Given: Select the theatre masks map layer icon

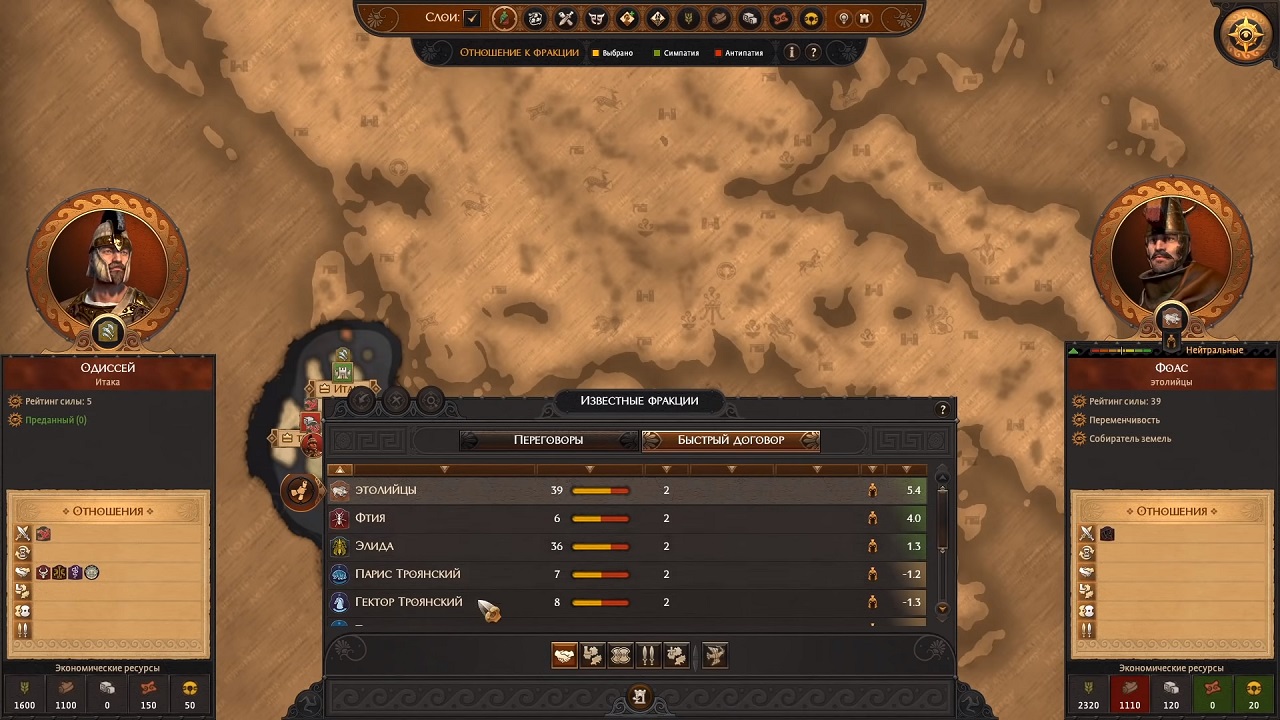Looking at the screenshot, I should pyautogui.click(x=597, y=18).
